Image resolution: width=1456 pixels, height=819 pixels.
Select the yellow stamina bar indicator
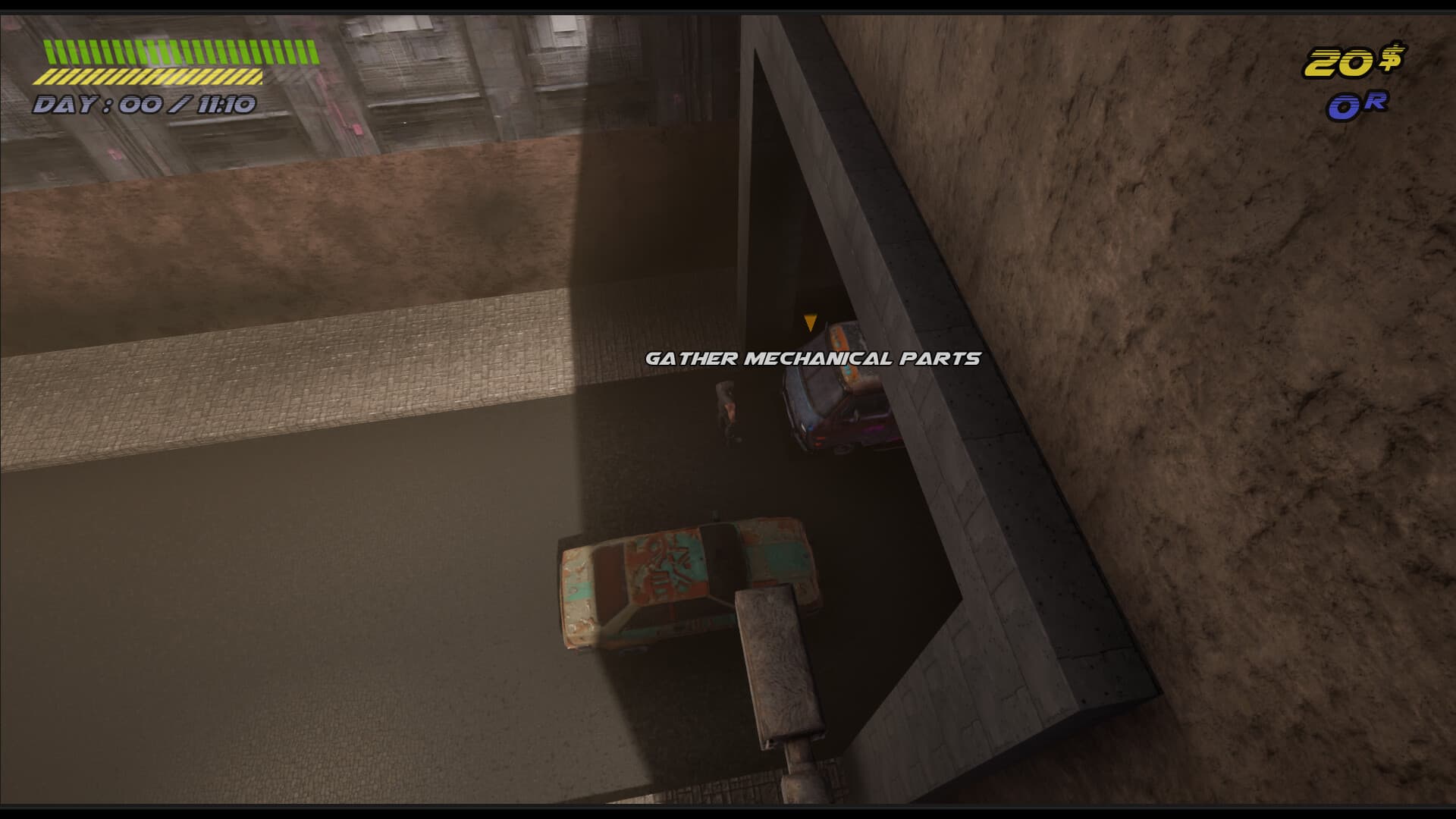click(152, 76)
